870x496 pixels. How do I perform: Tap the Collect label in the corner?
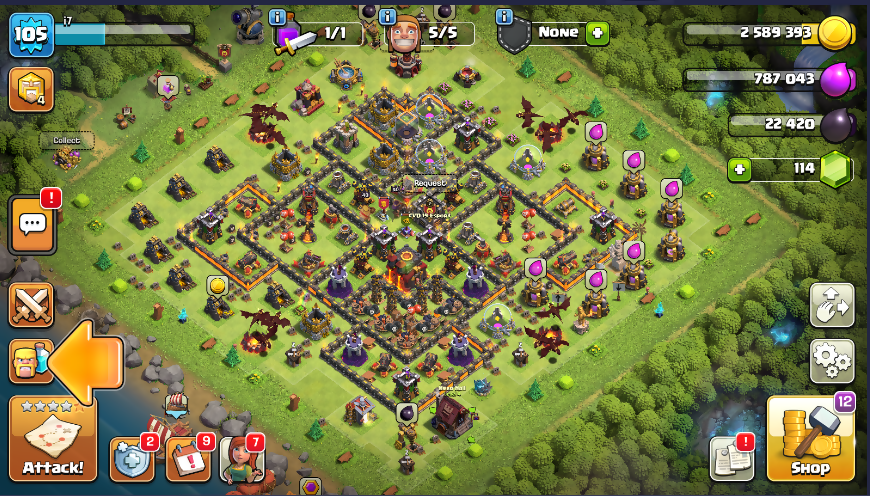click(x=66, y=141)
